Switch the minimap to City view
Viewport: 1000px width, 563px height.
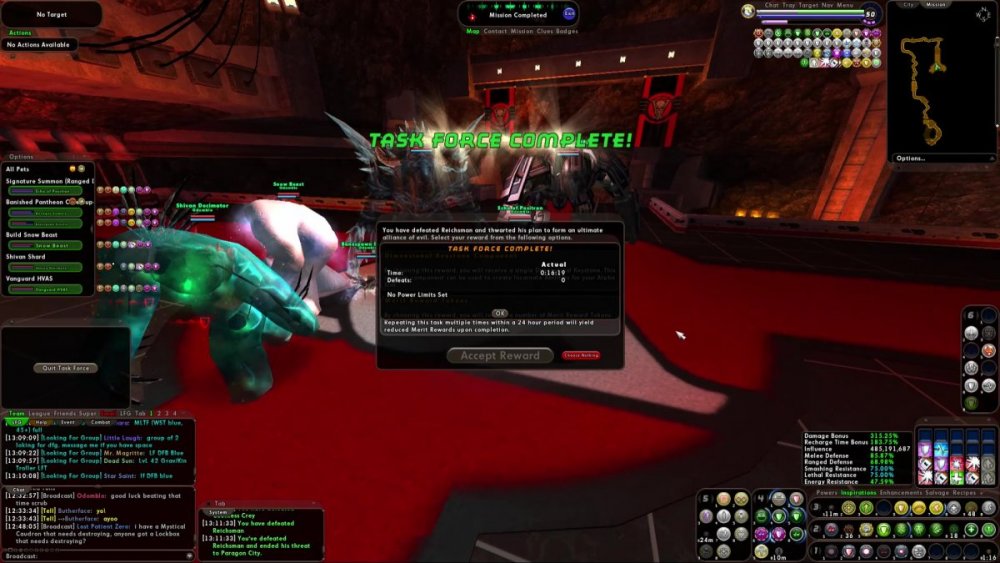909,5
